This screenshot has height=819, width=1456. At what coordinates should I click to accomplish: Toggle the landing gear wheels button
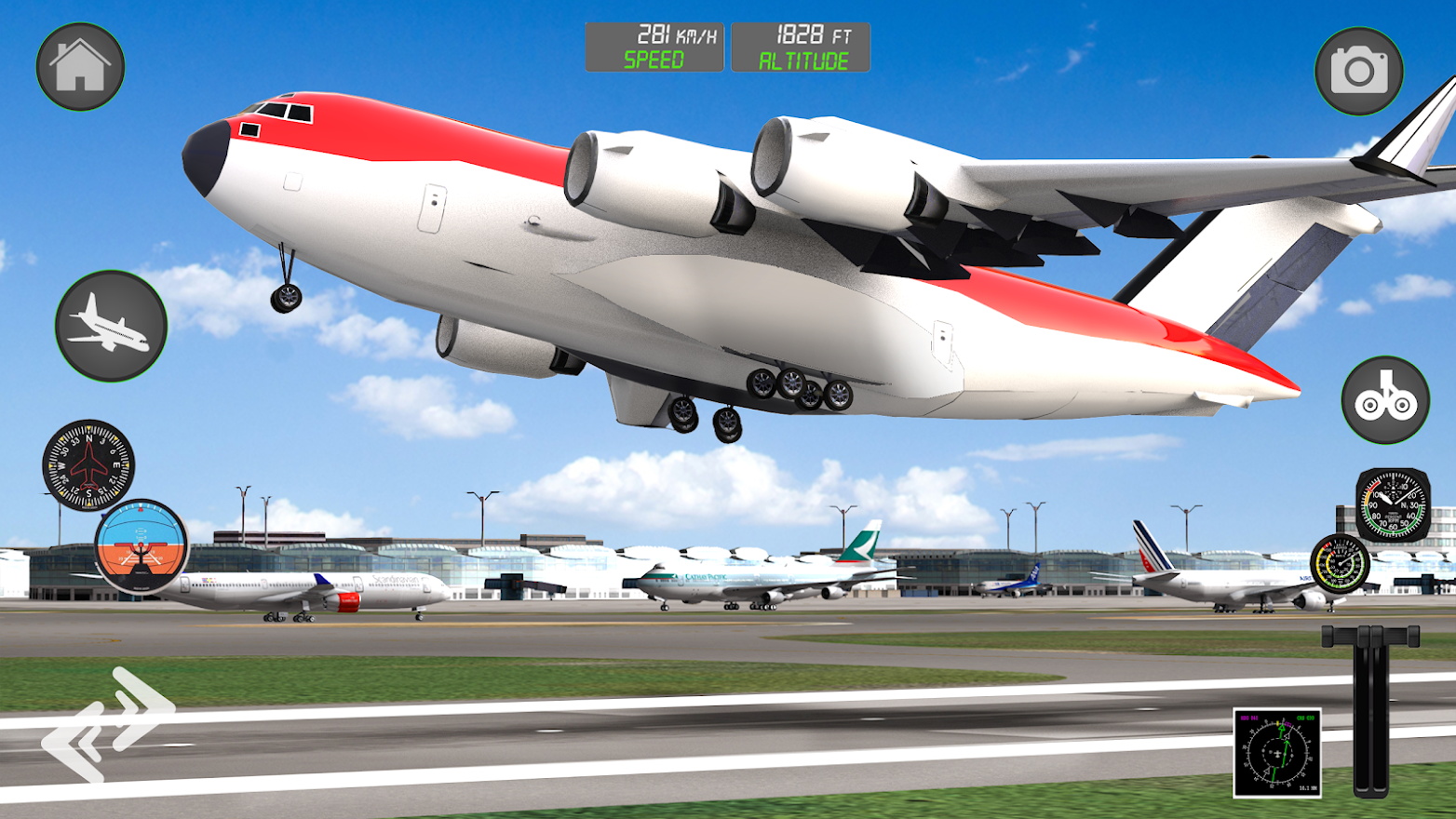click(x=1385, y=399)
